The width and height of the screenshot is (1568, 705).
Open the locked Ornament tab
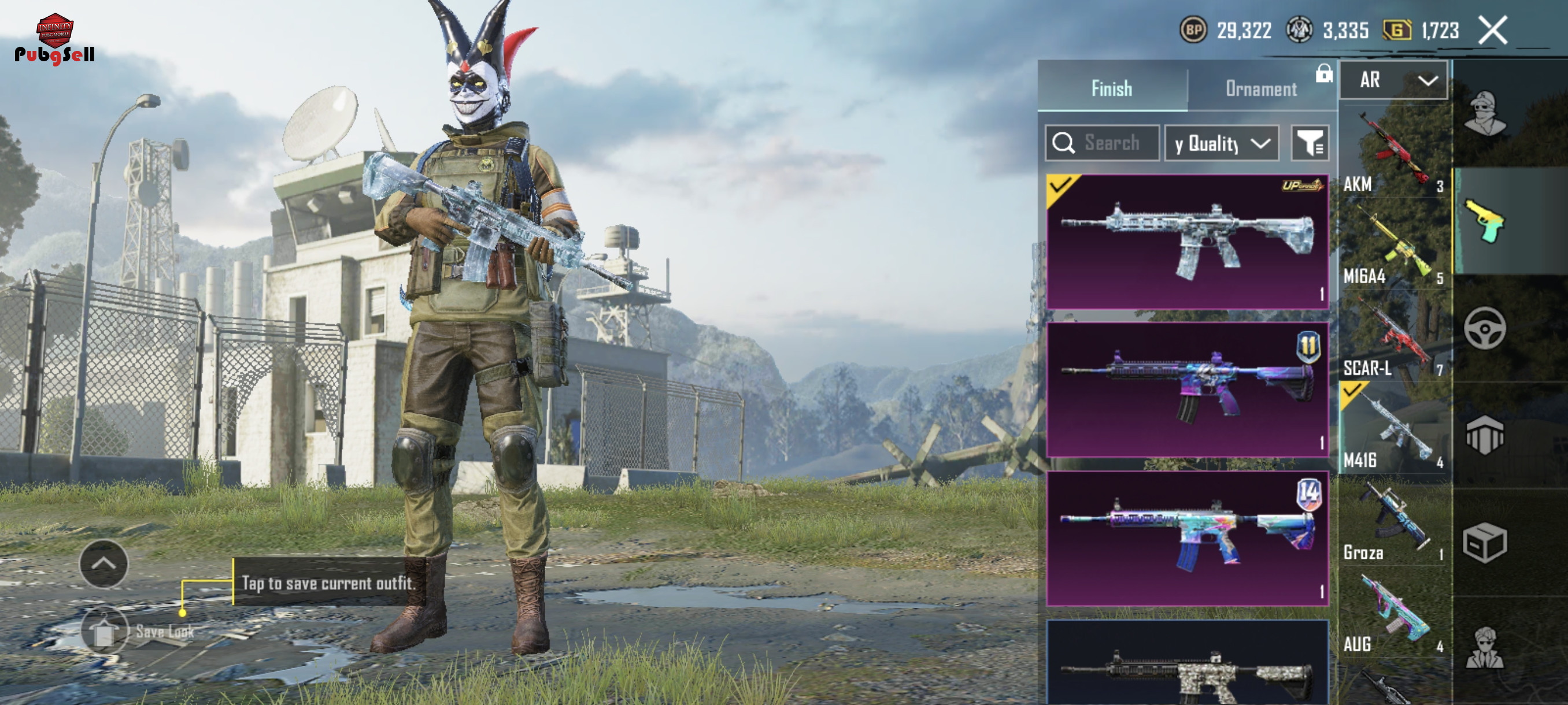tap(1260, 88)
